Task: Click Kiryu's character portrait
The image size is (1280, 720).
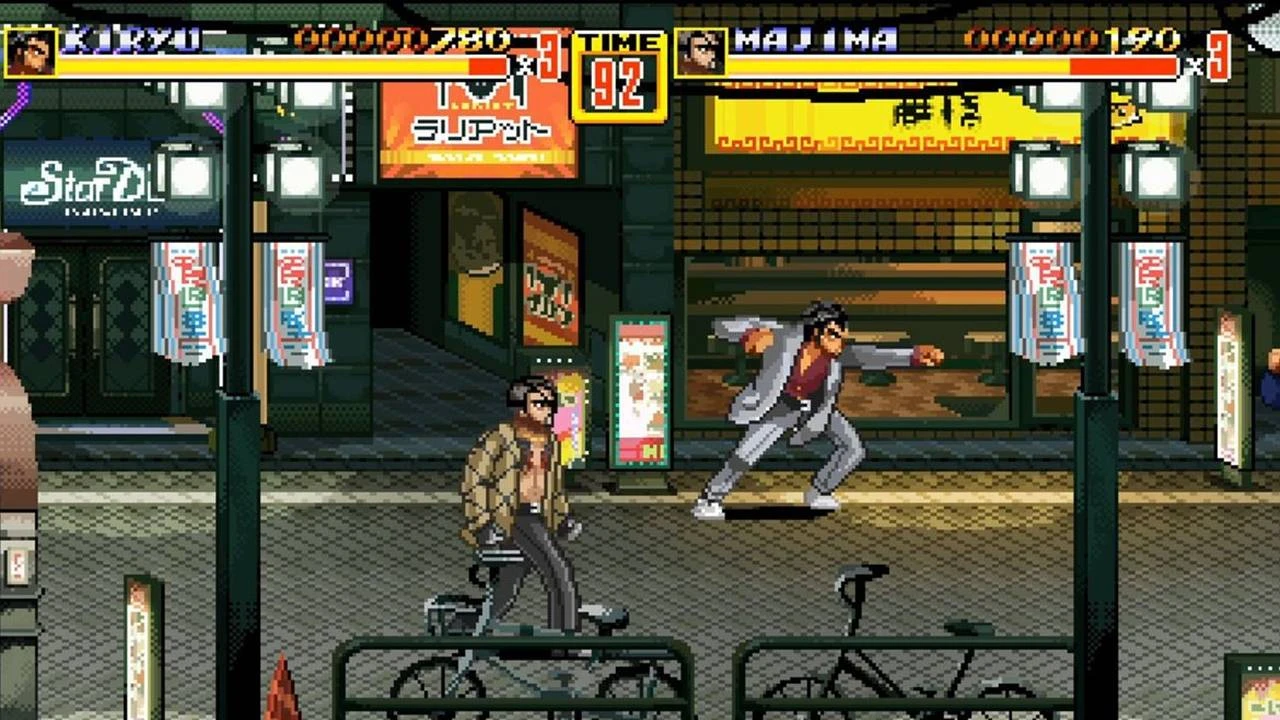Action: click(30, 52)
